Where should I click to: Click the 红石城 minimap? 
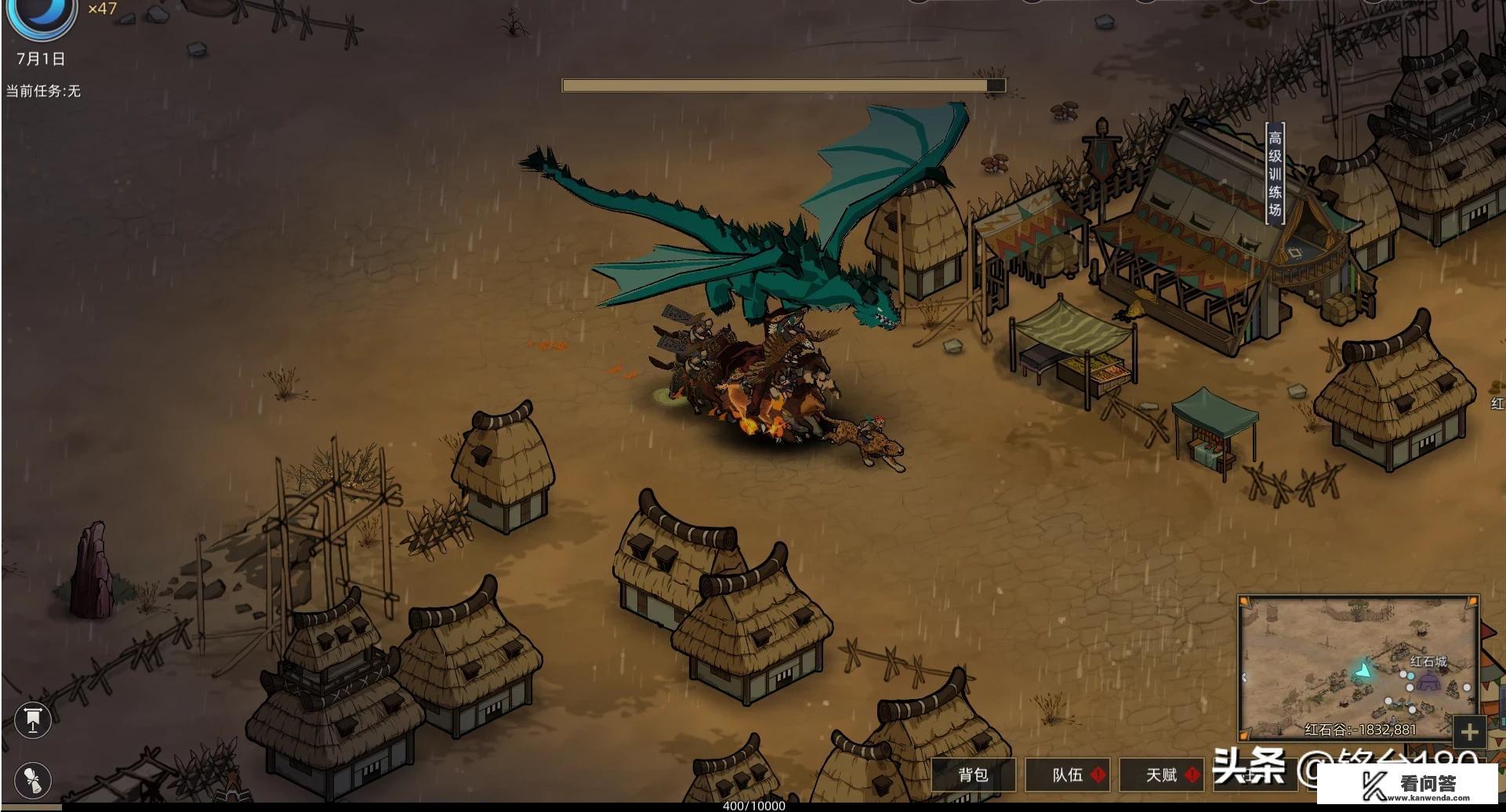[1358, 667]
